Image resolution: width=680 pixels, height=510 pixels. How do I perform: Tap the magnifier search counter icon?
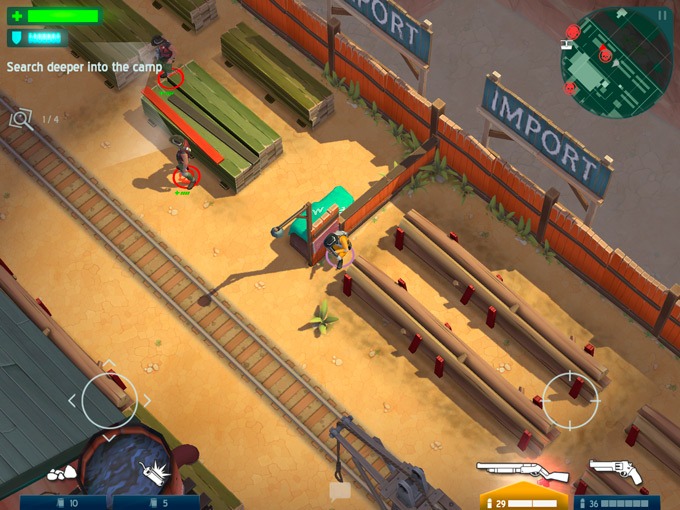21,119
